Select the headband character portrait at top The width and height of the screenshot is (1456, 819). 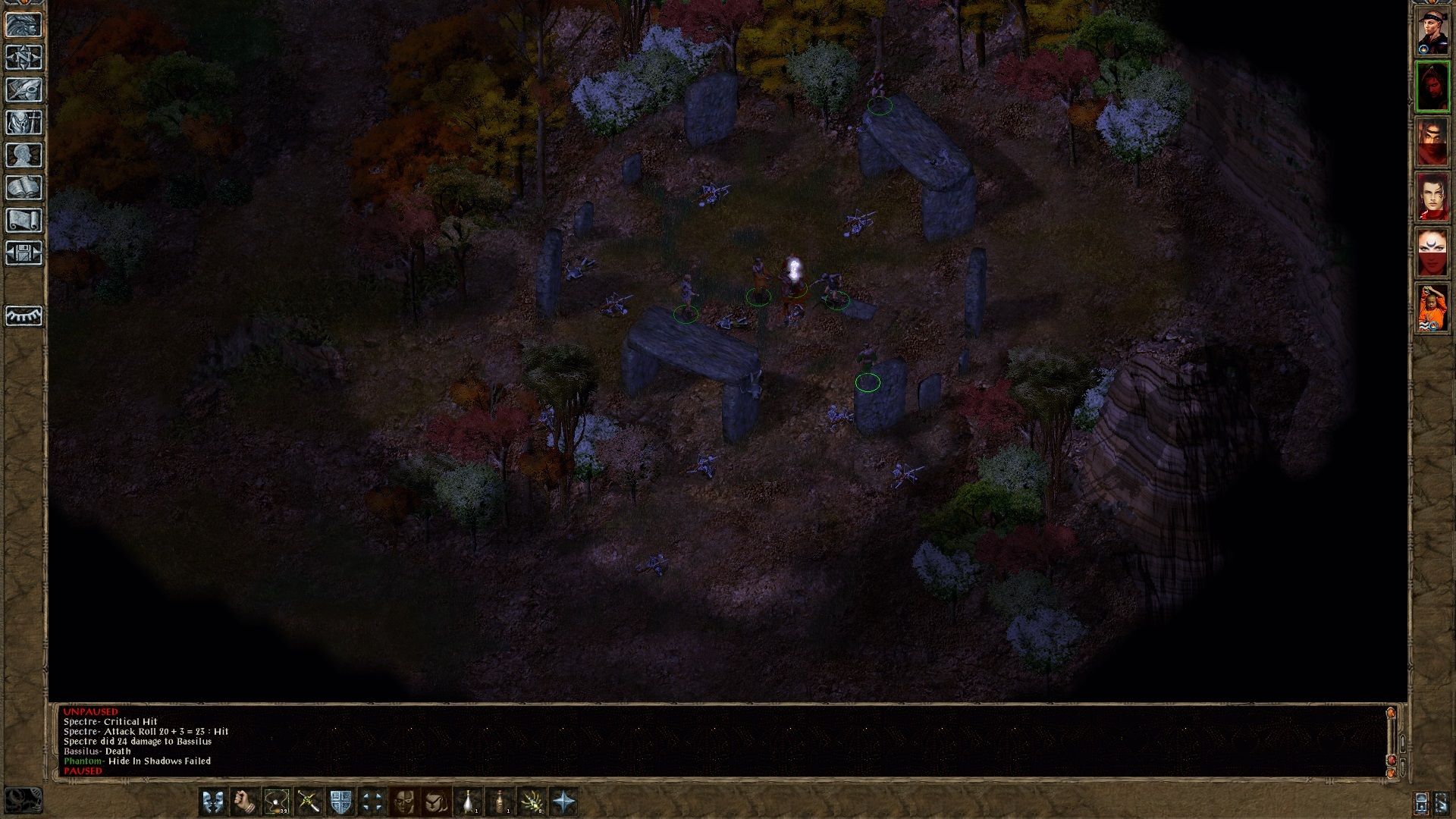point(1432,32)
